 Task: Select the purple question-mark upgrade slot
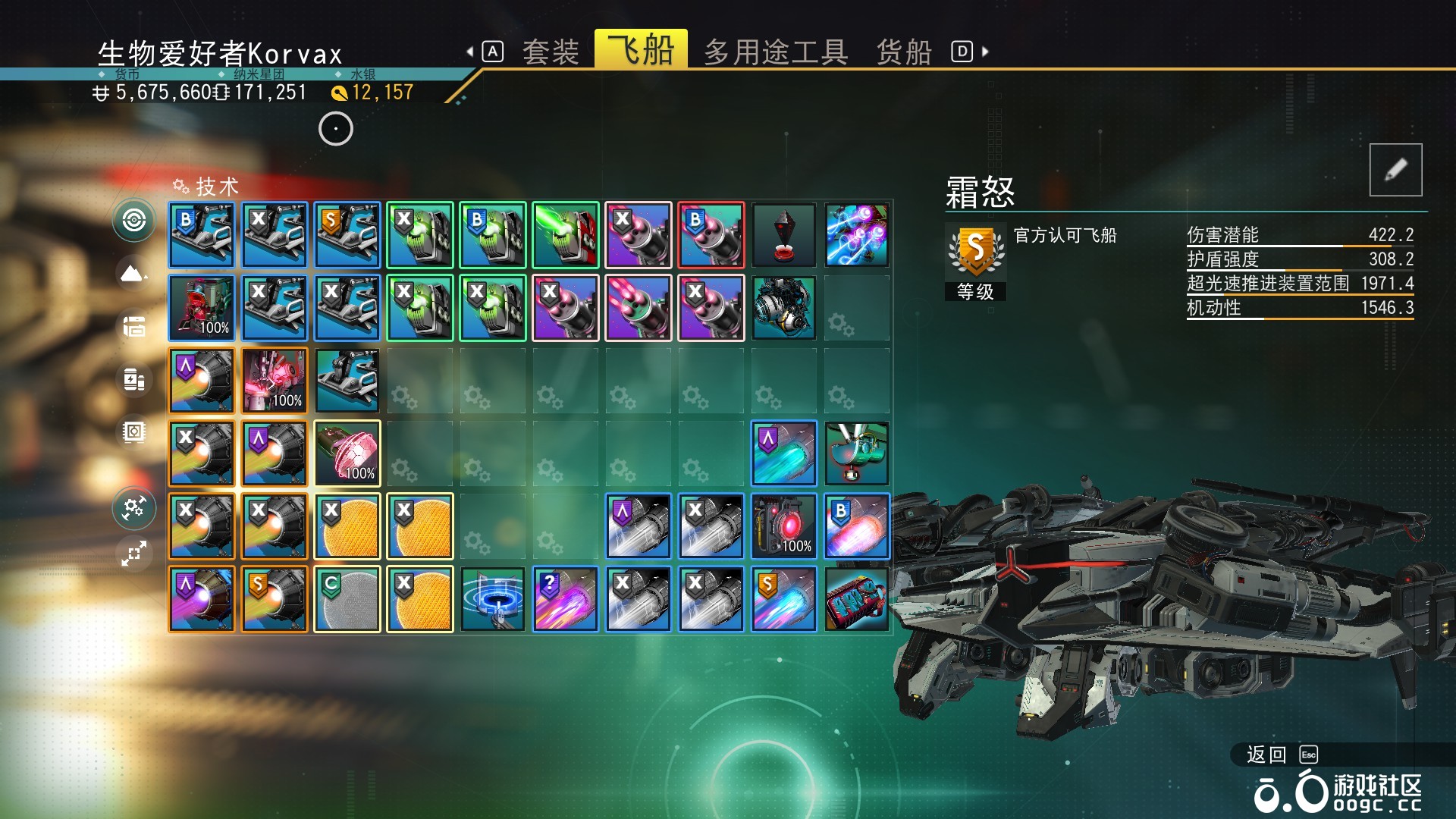(x=566, y=599)
